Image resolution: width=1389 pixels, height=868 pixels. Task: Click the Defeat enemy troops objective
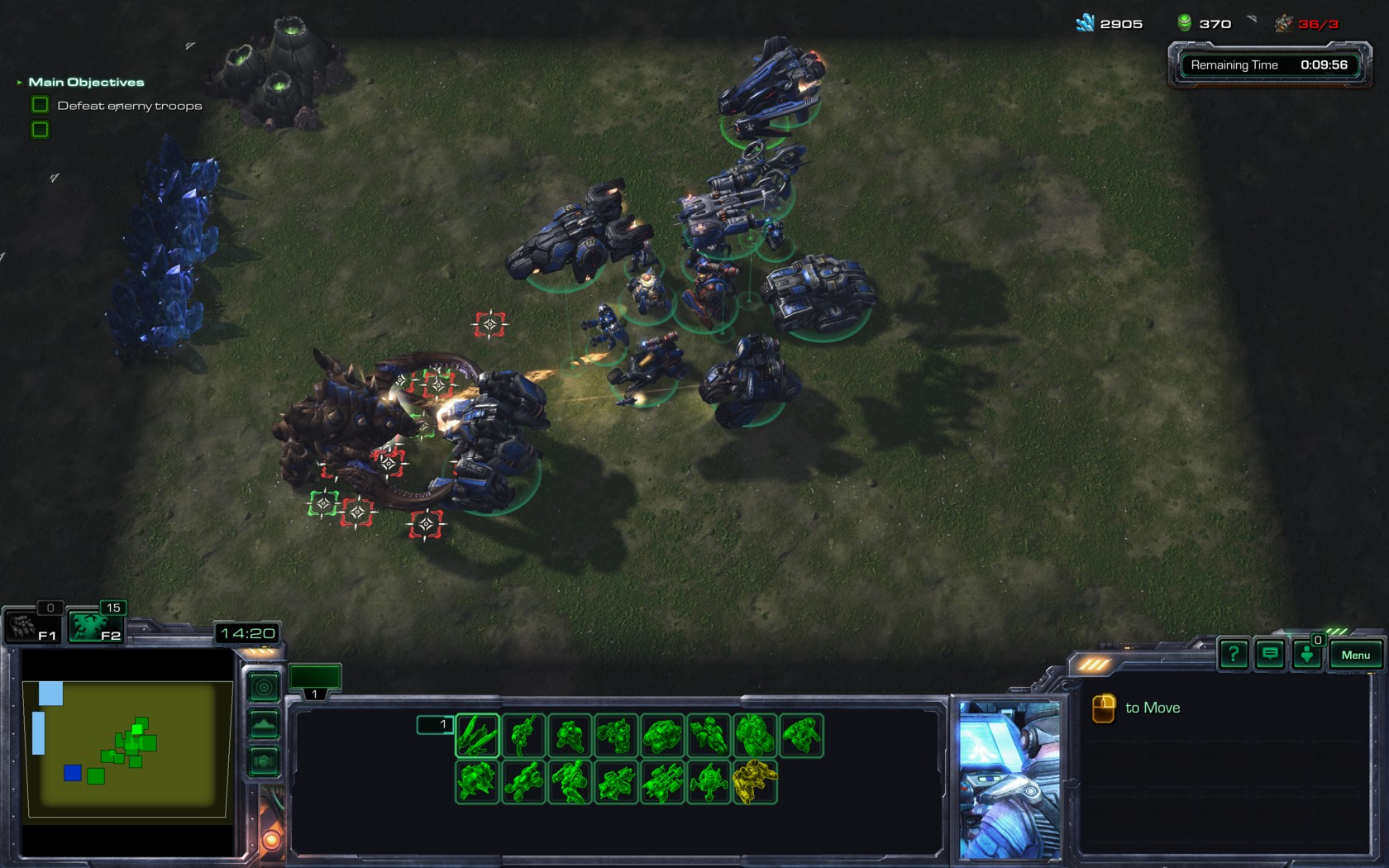[x=129, y=106]
